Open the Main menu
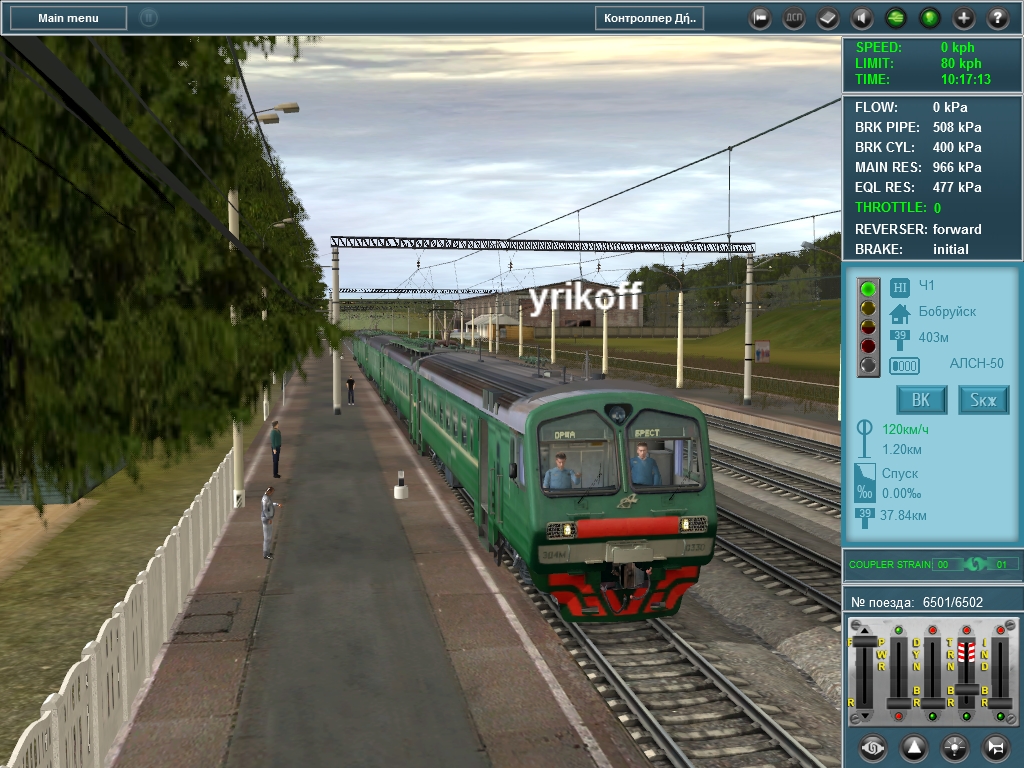The width and height of the screenshot is (1024, 768). 69,18
